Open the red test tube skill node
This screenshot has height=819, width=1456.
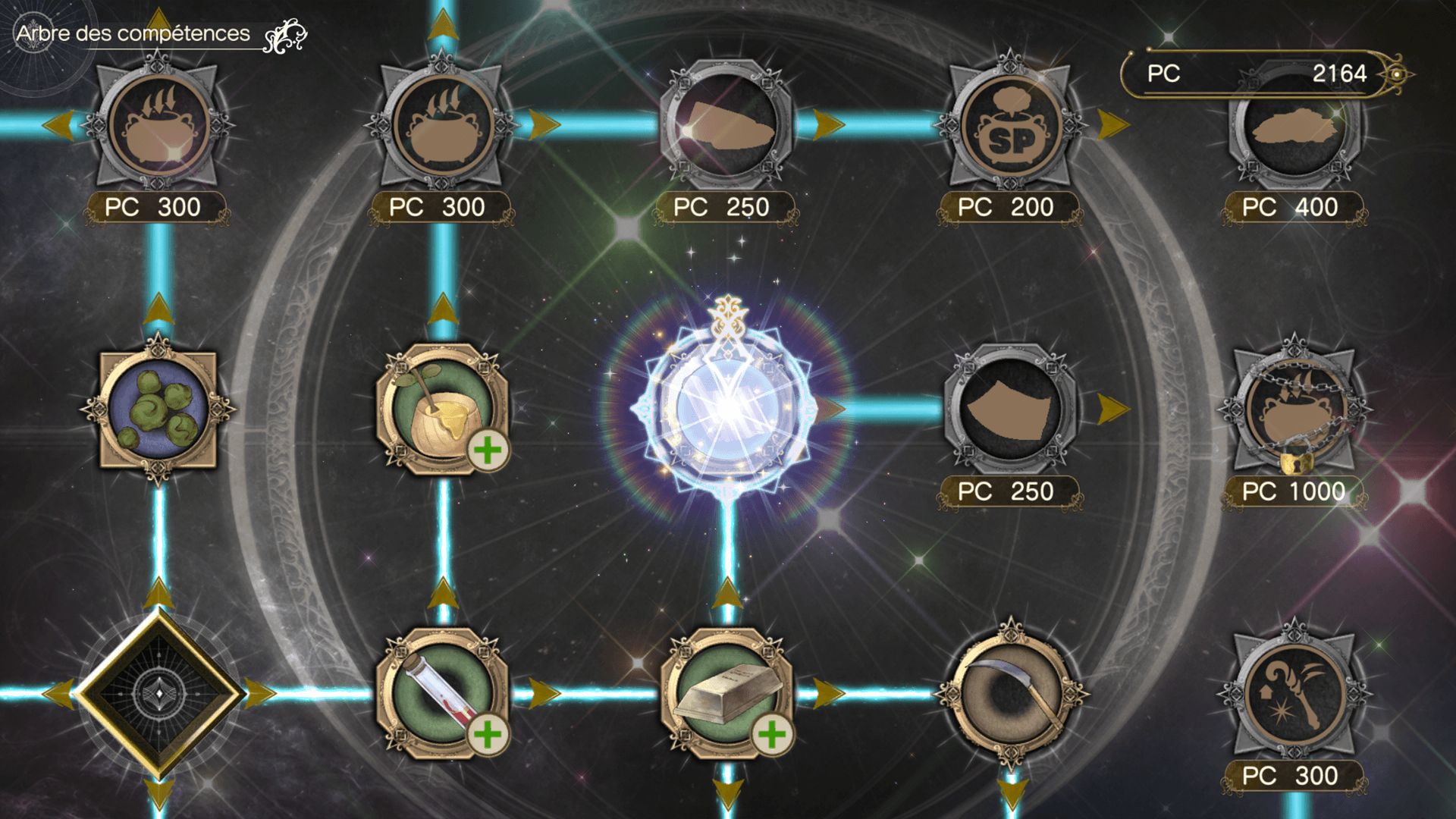443,694
